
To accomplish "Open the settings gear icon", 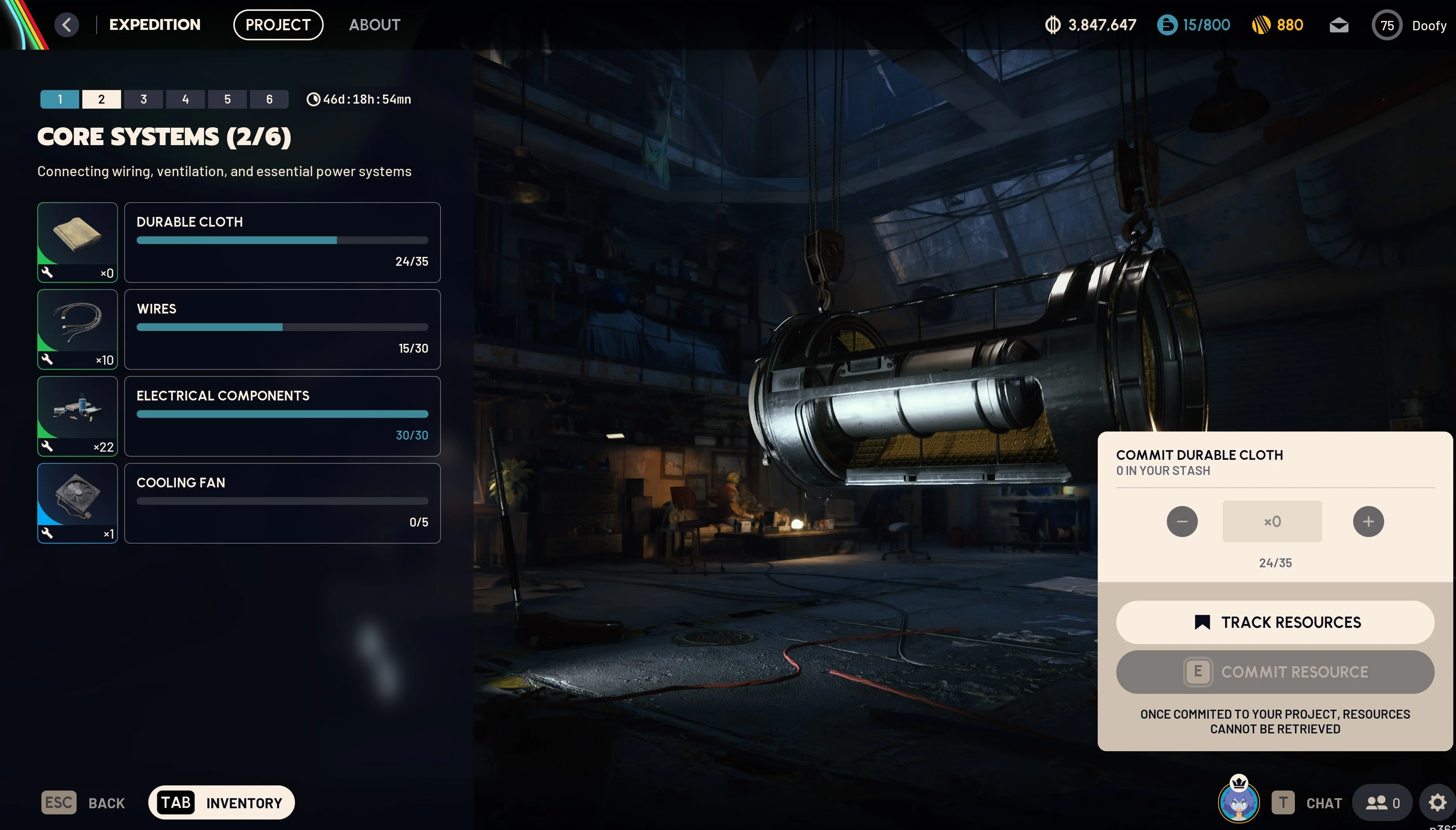I will 1437,802.
